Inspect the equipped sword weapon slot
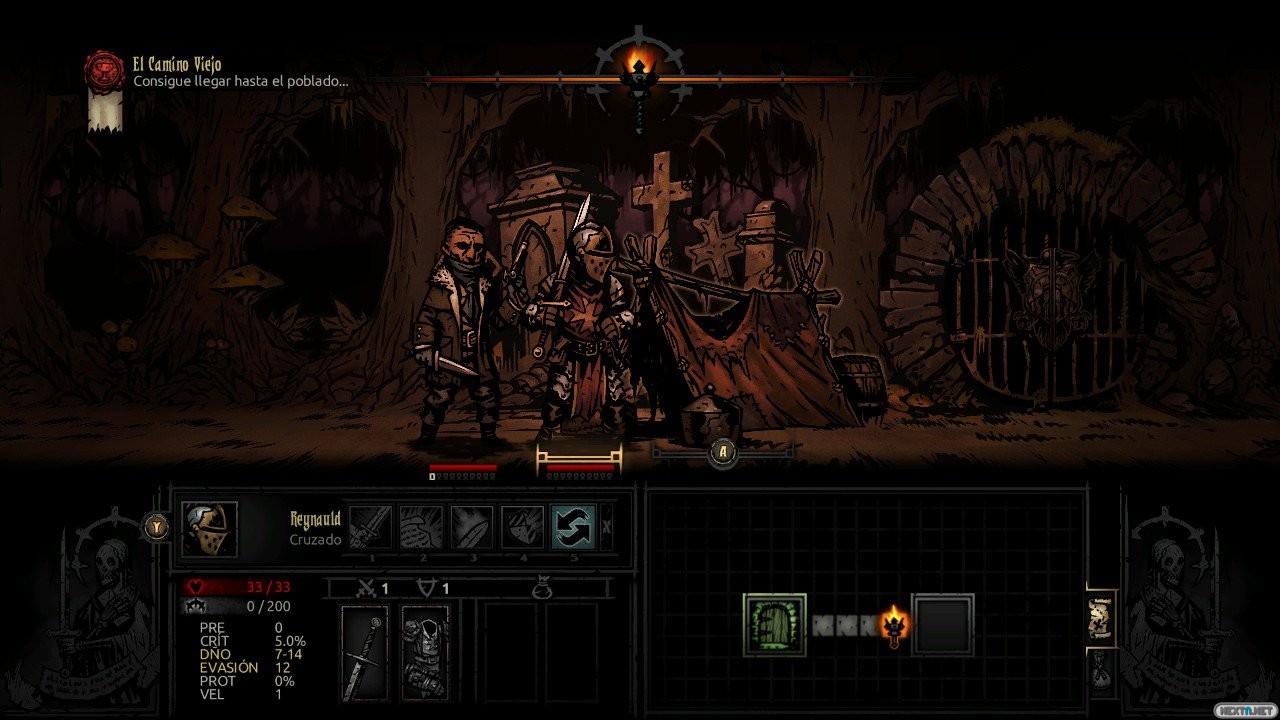Image resolution: width=1280 pixels, height=720 pixels. coord(365,652)
